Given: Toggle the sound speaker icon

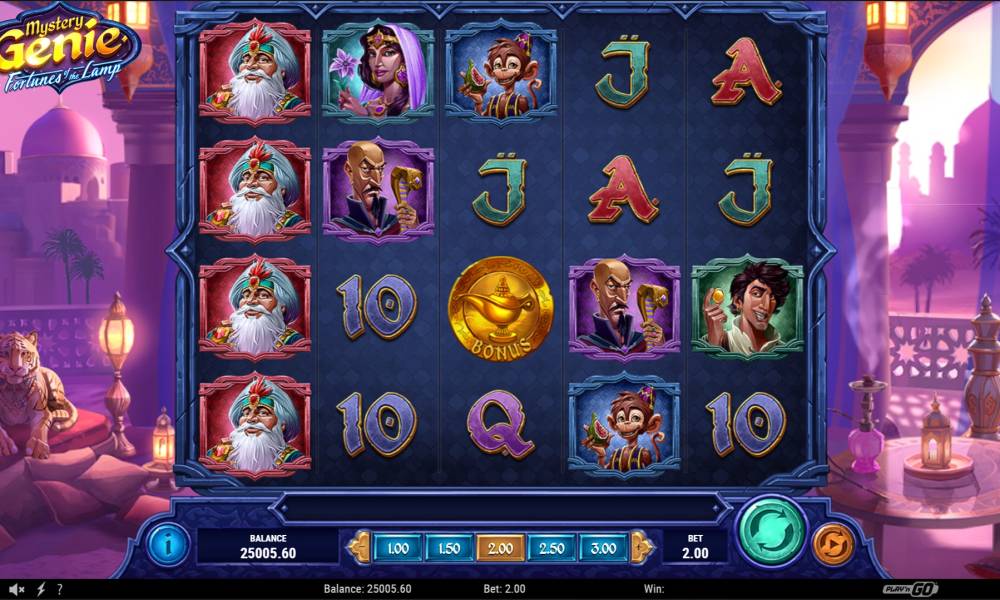Looking at the screenshot, I should 16,589.
